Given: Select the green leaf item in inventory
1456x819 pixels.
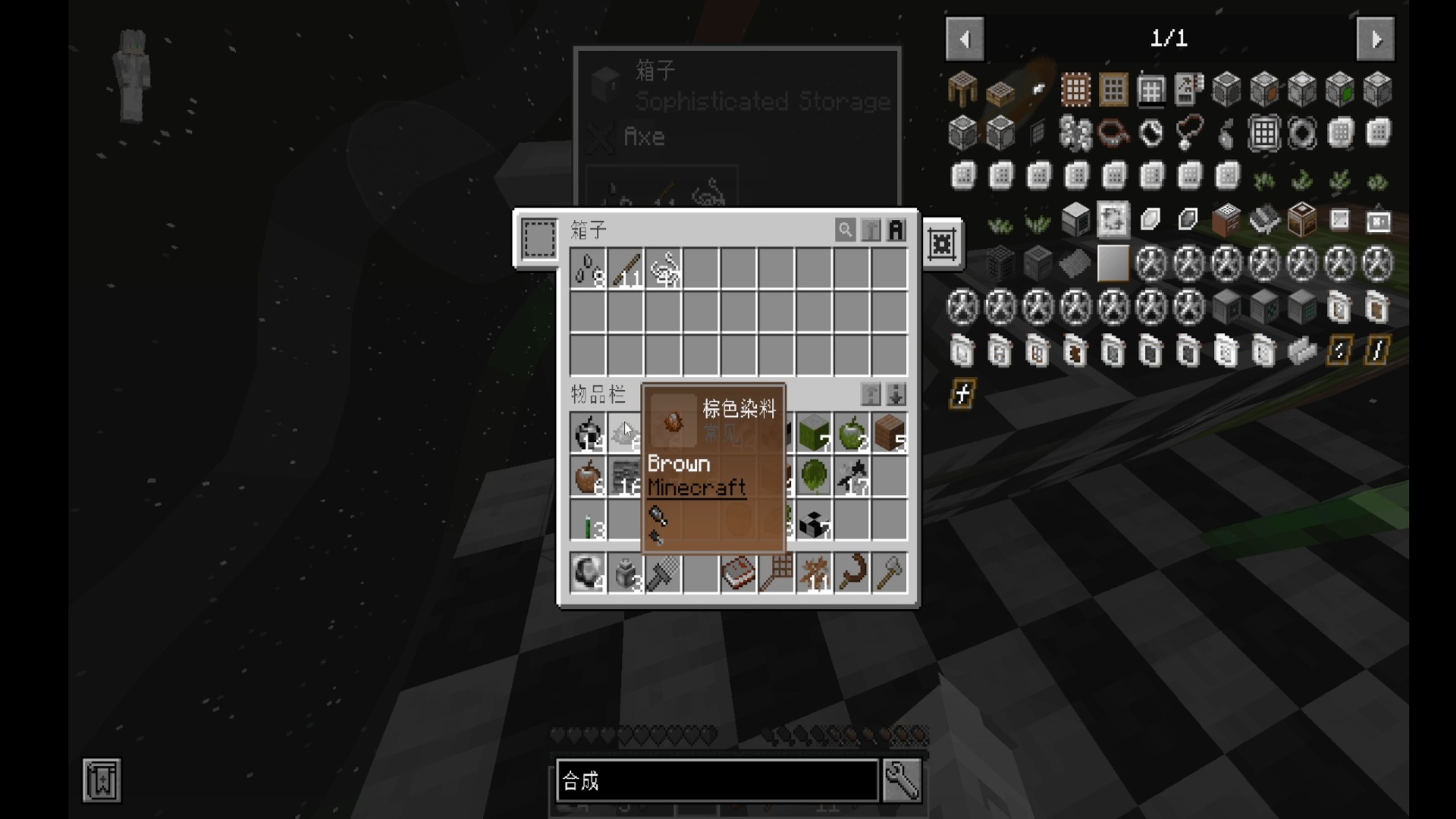Looking at the screenshot, I should 814,478.
